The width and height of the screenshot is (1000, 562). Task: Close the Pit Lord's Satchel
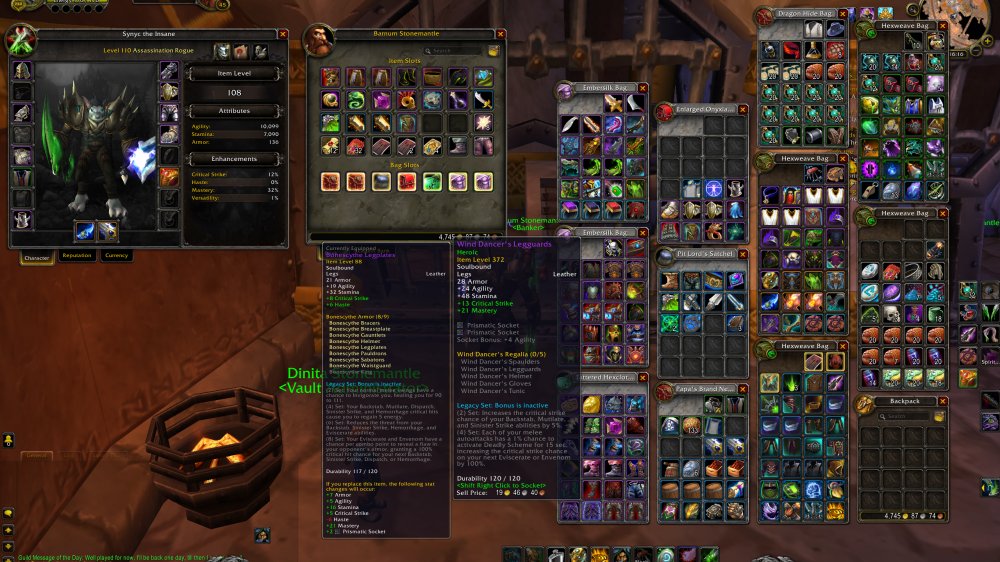(x=742, y=256)
